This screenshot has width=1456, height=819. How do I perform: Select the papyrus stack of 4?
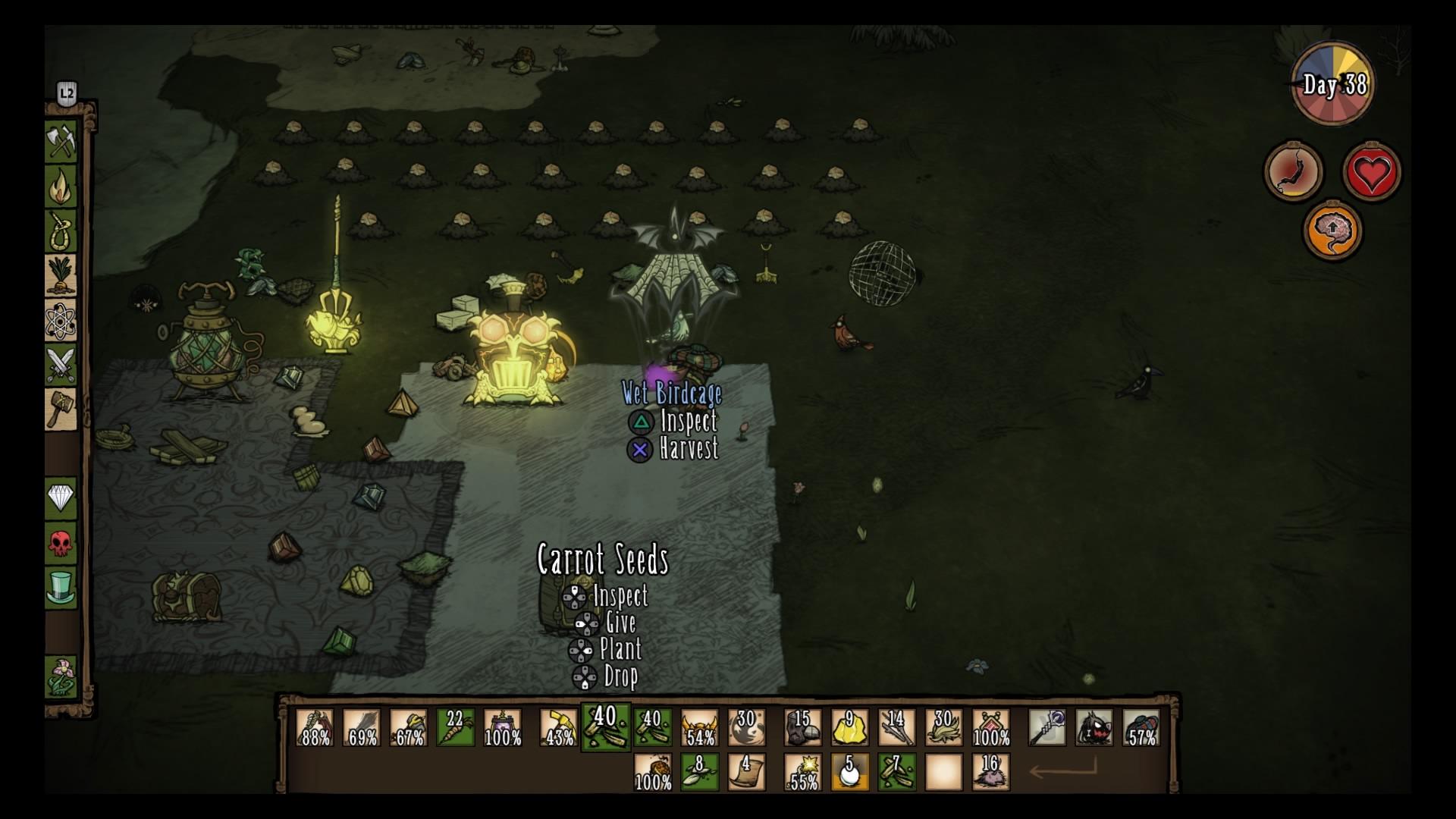click(746, 772)
